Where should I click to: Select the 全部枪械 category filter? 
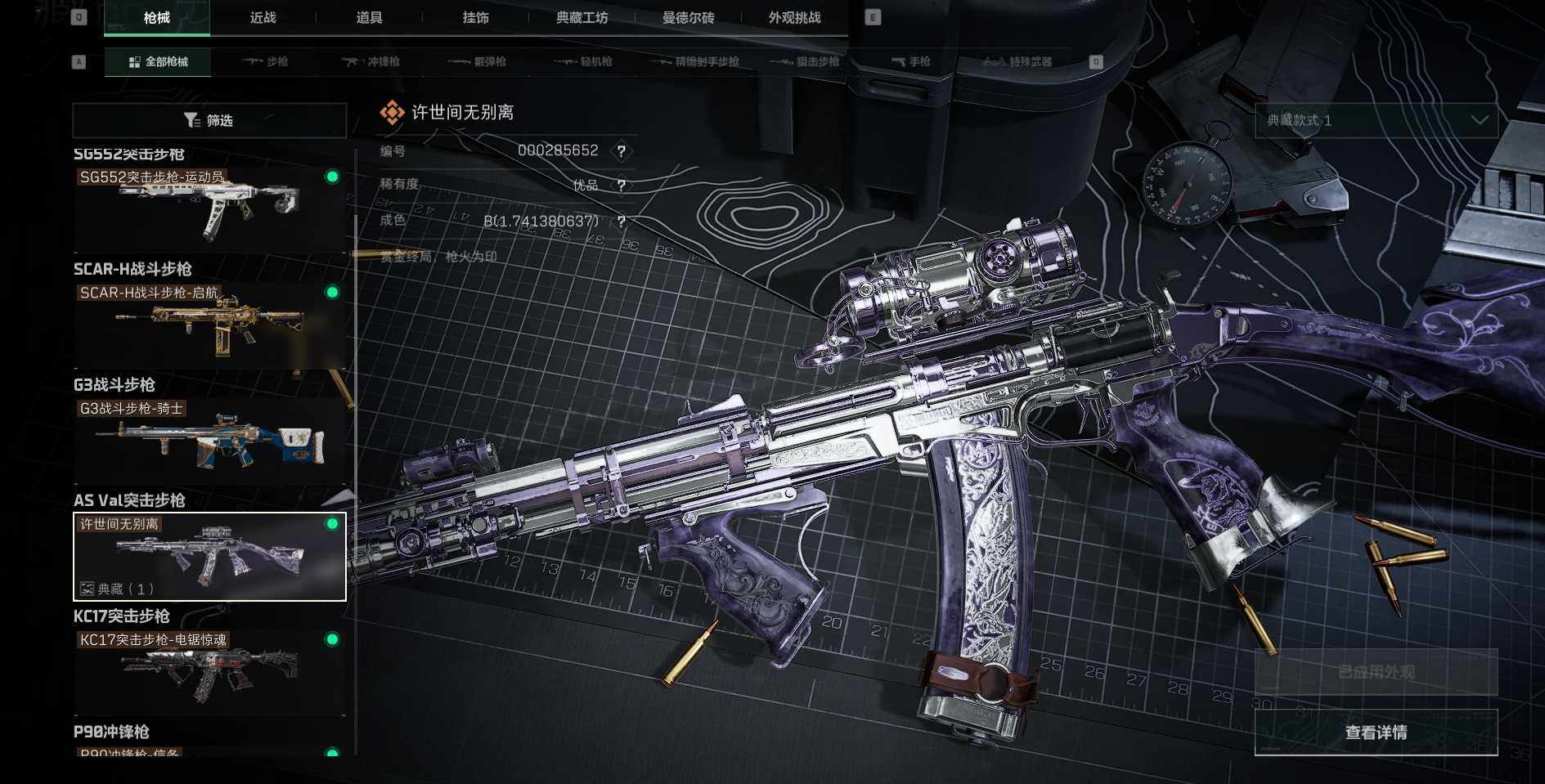point(158,62)
